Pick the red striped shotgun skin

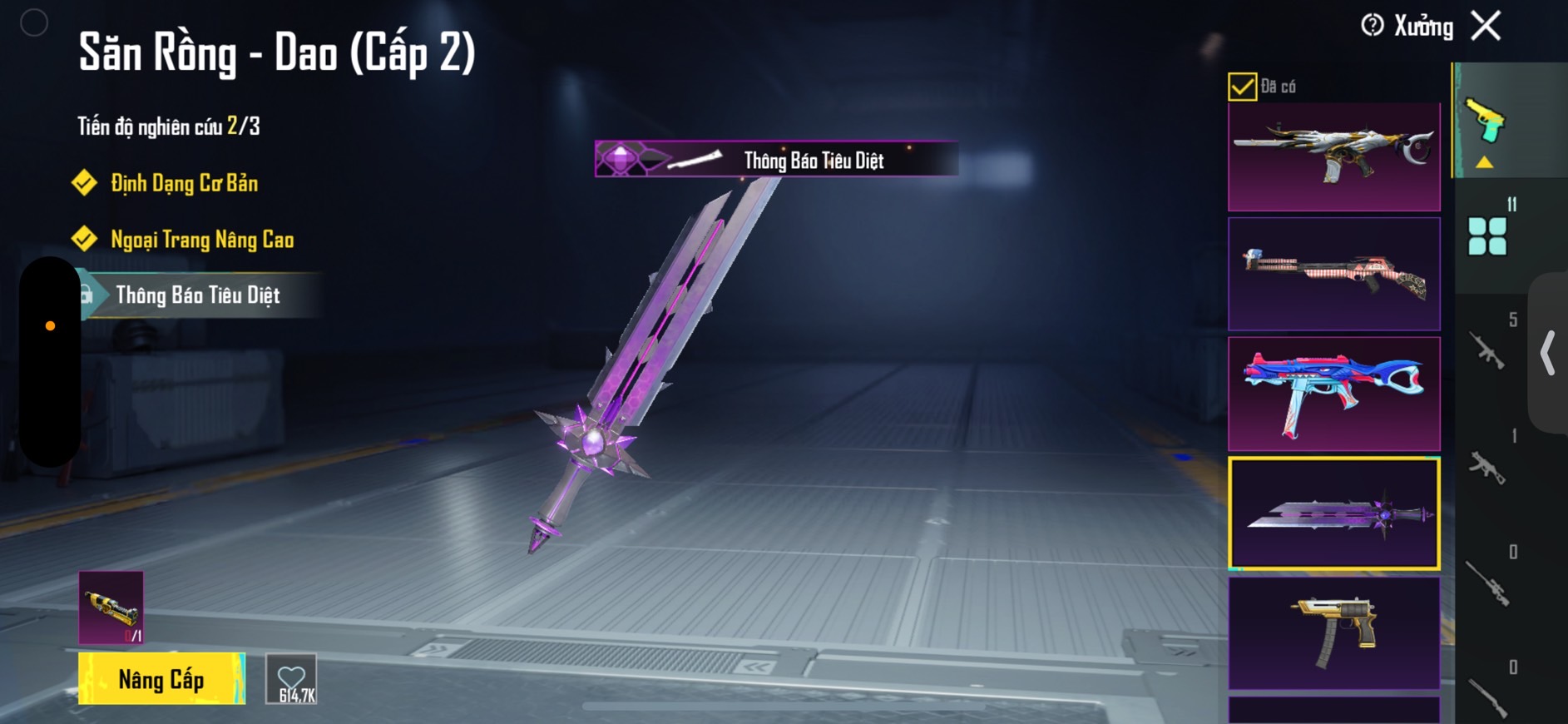1333,274
